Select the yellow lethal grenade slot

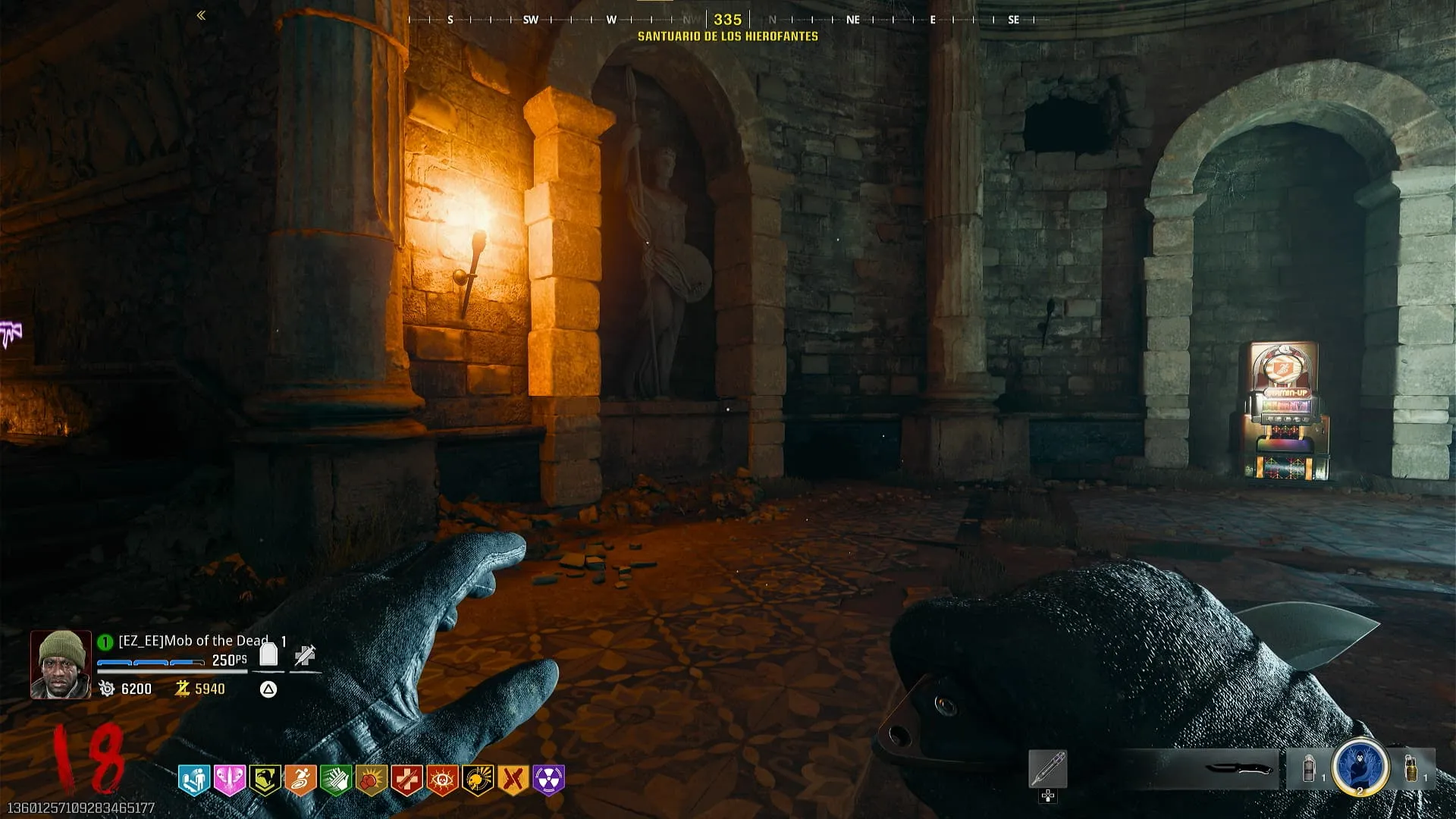pos(1411,767)
